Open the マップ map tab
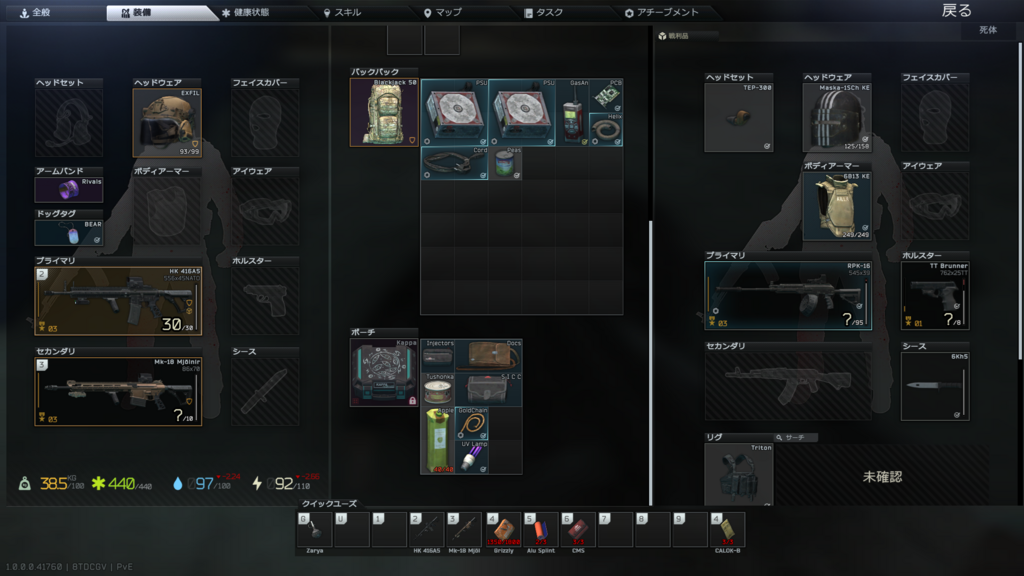The width and height of the screenshot is (1024, 576). coord(442,13)
